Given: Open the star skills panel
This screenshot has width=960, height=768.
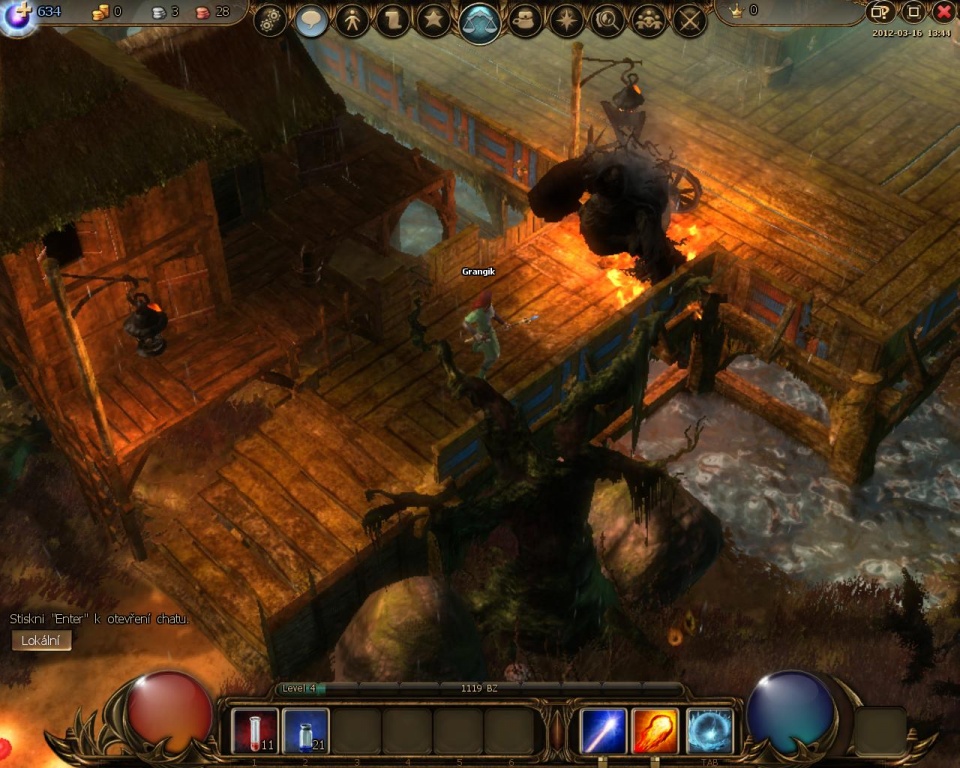Looking at the screenshot, I should click(x=433, y=21).
